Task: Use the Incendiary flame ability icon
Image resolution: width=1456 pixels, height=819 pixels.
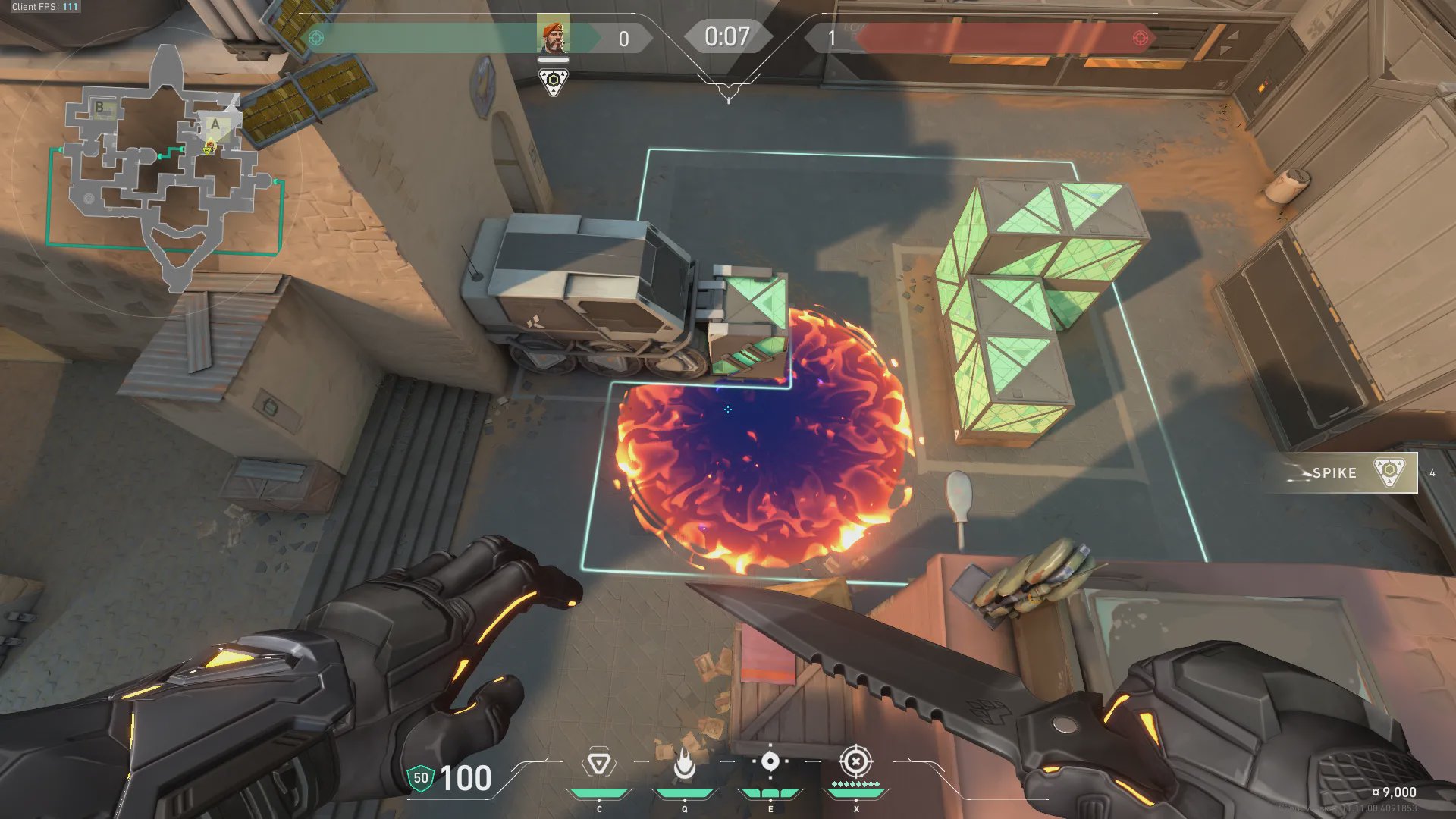Action: point(684,764)
